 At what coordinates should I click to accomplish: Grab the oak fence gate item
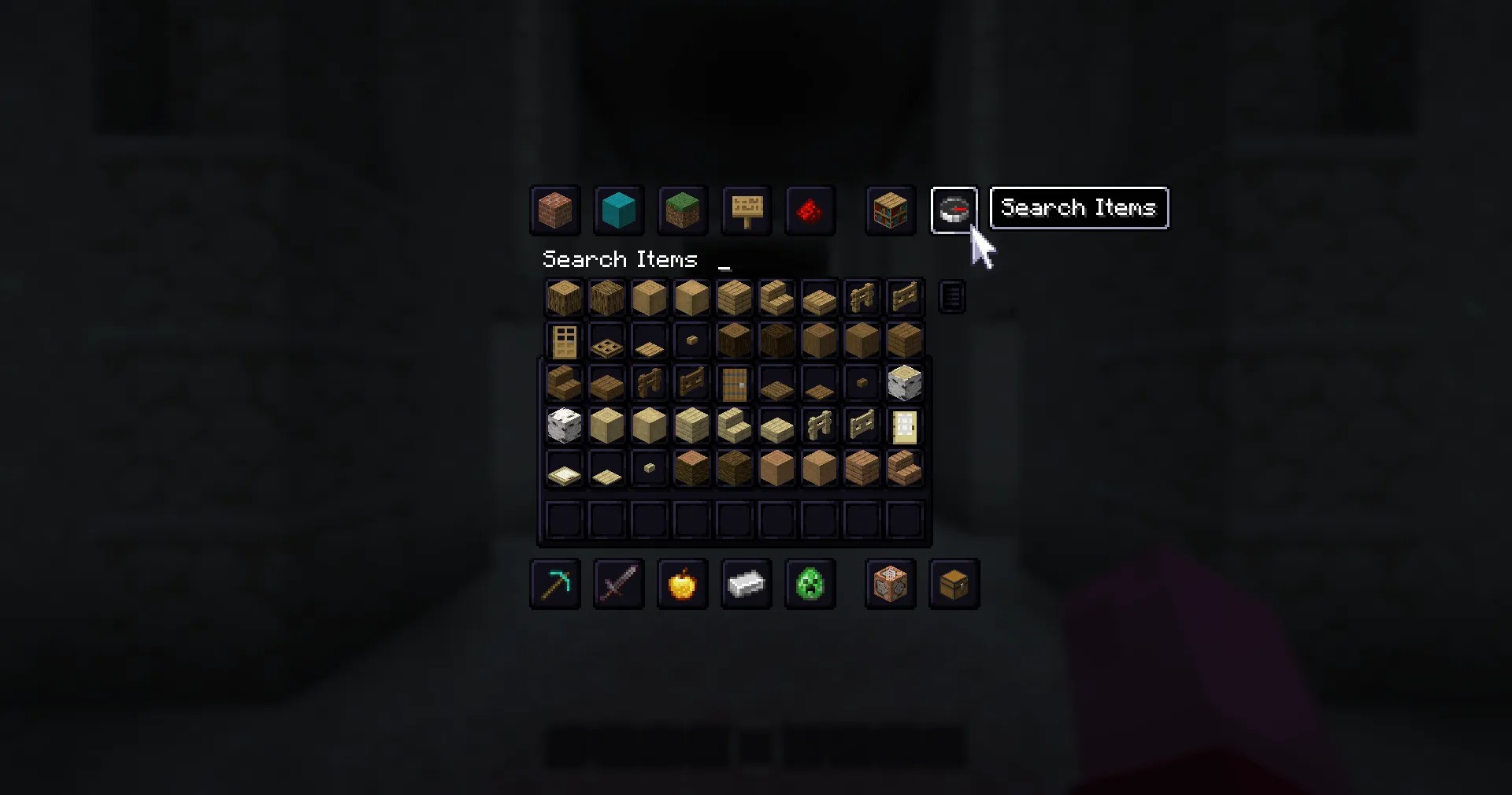(x=904, y=298)
